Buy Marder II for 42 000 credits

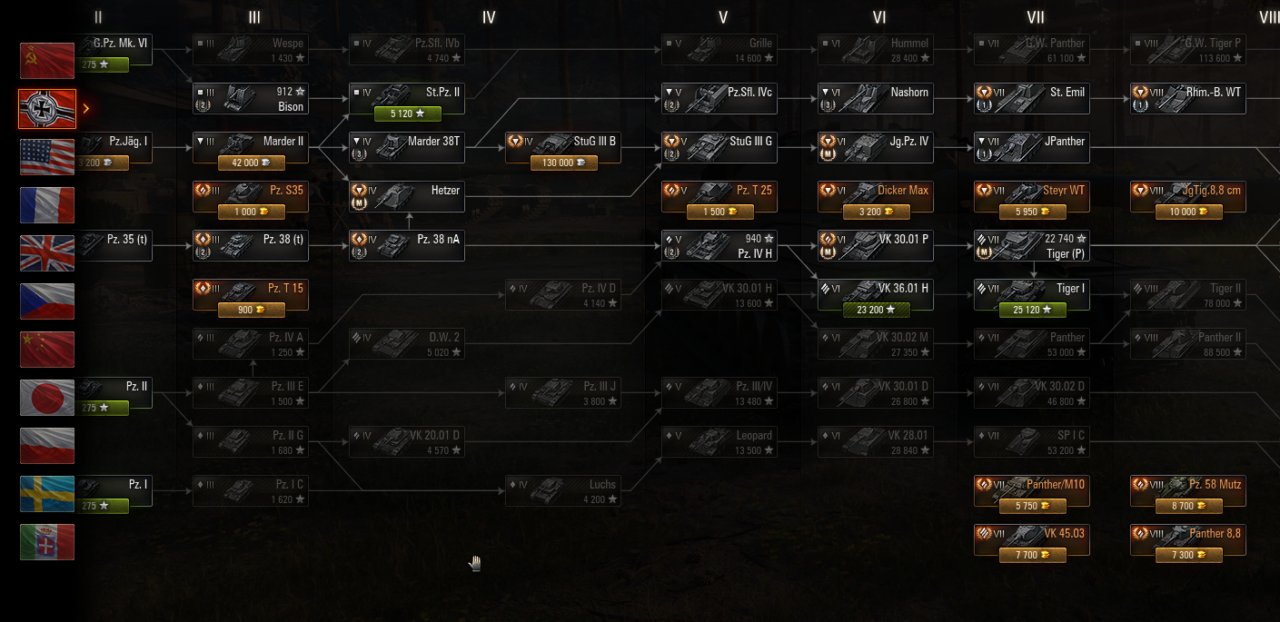pyautogui.click(x=250, y=163)
